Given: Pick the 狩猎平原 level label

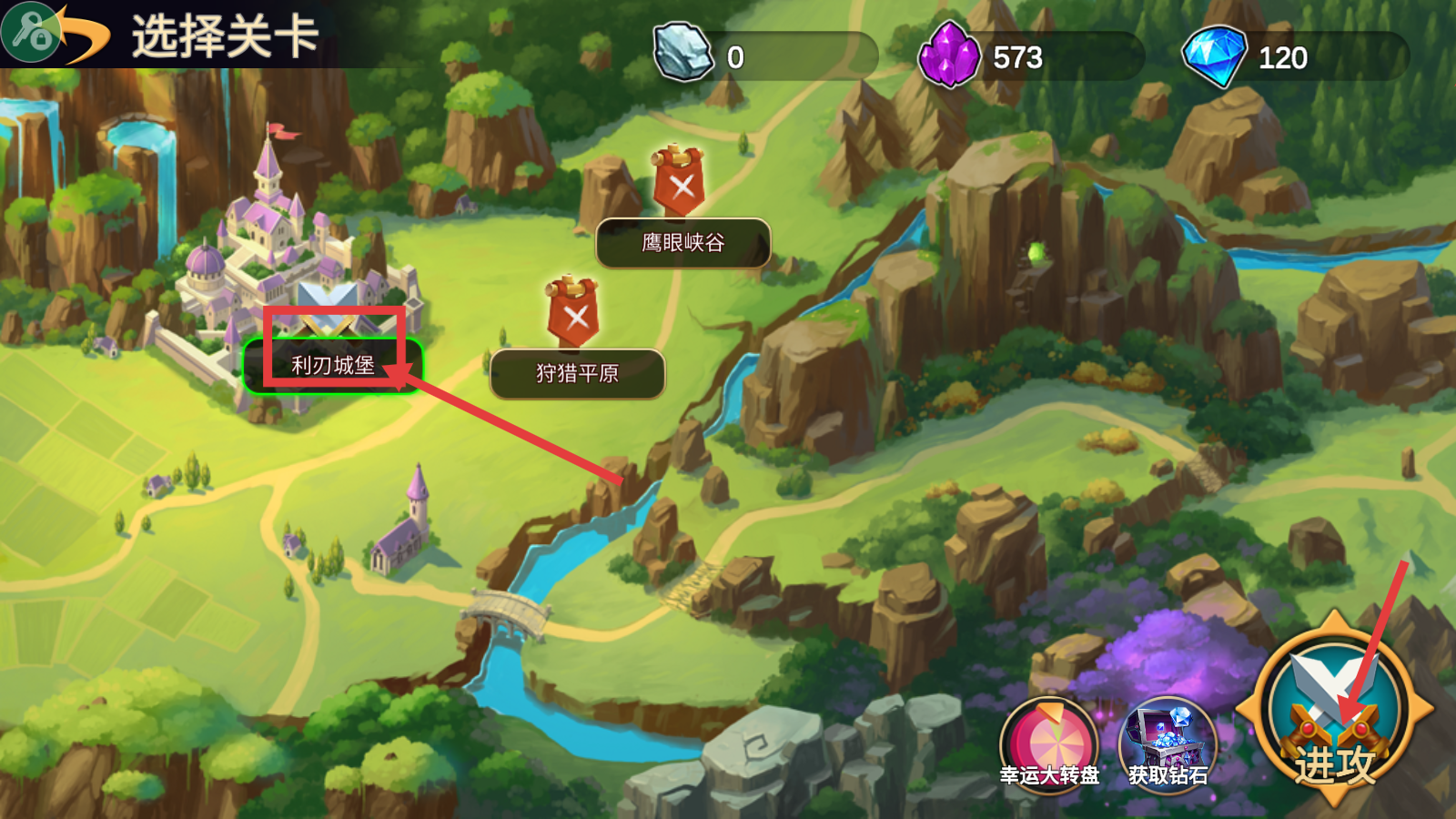Looking at the screenshot, I should coord(577,373).
